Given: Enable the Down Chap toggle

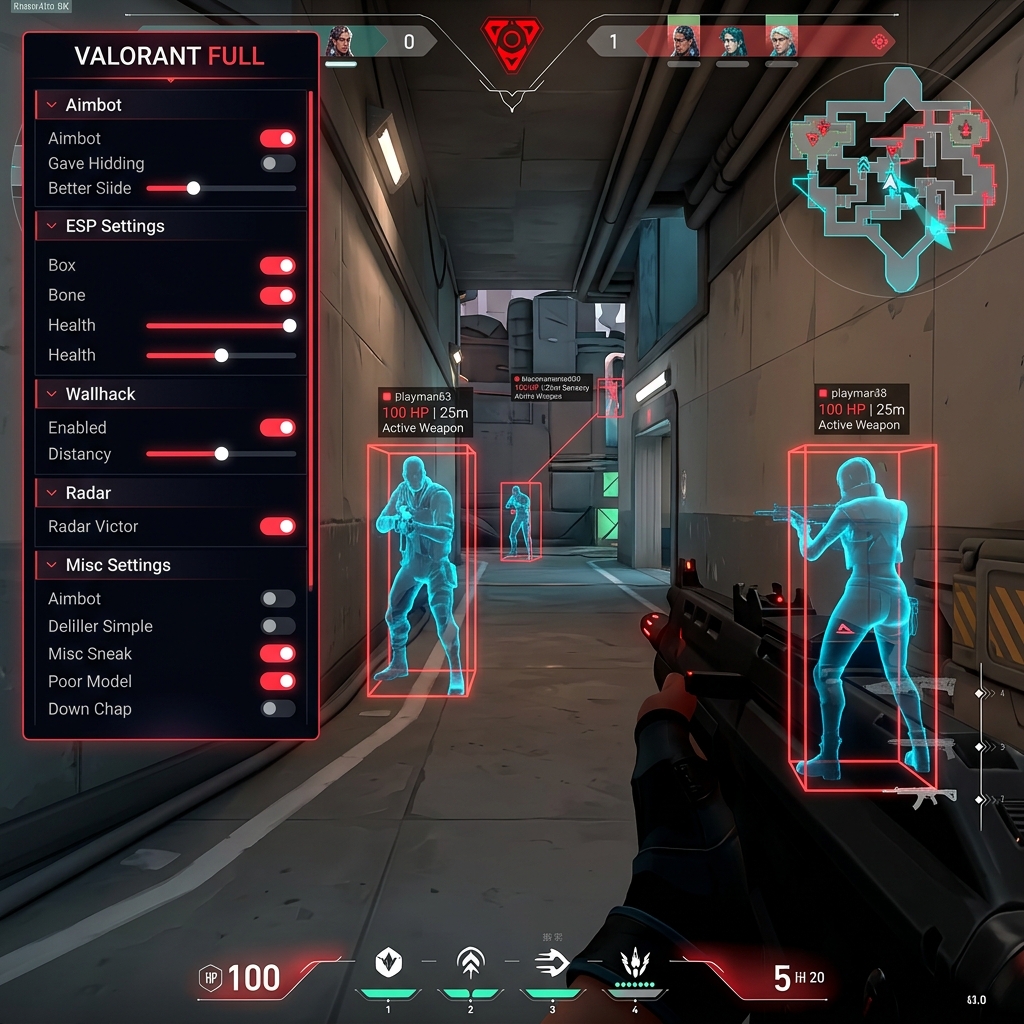Looking at the screenshot, I should pyautogui.click(x=277, y=708).
